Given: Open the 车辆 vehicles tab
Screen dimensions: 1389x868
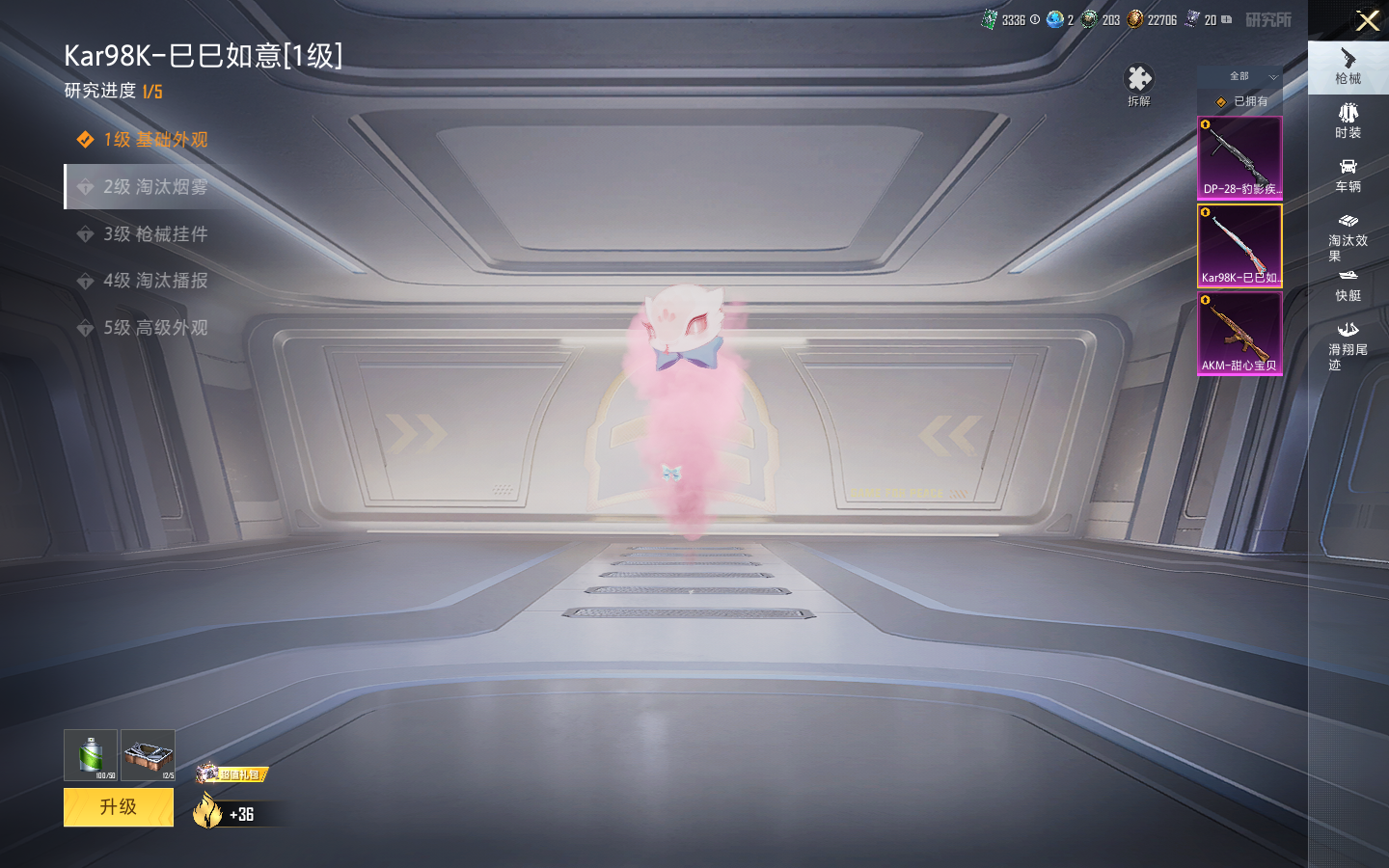Looking at the screenshot, I should pos(1348,176).
